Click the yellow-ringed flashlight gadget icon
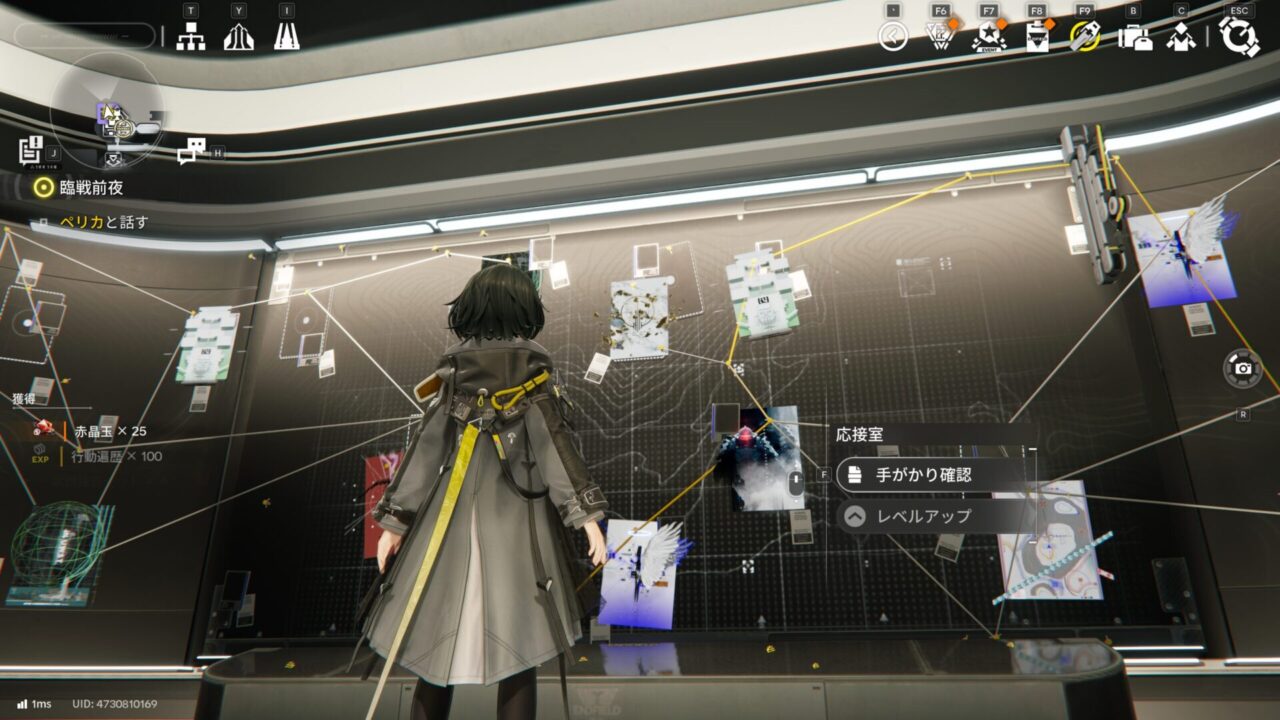Screen dimensions: 1280x720 pyautogui.click(x=1084, y=37)
